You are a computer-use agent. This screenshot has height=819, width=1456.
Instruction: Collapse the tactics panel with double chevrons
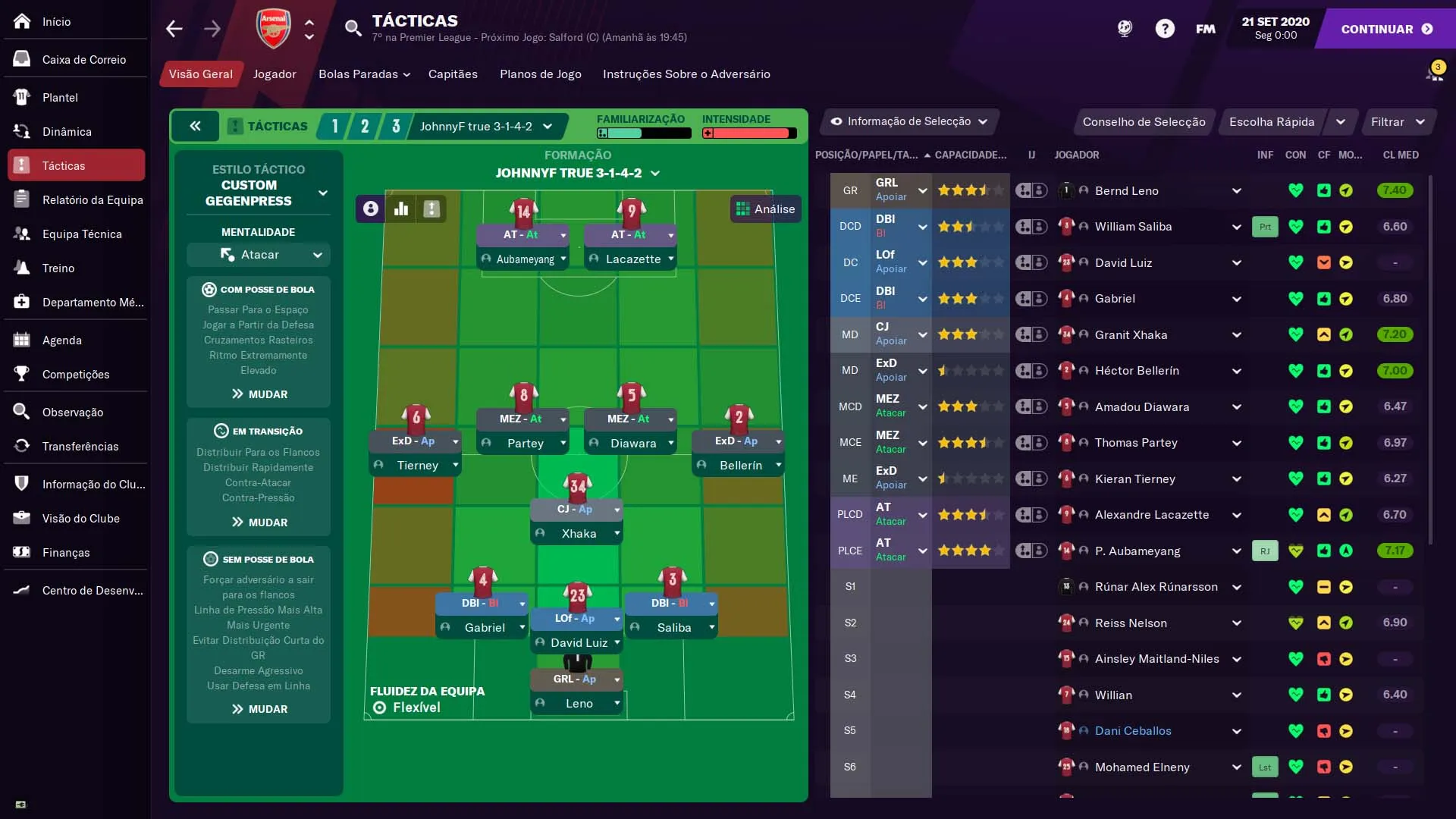click(196, 126)
